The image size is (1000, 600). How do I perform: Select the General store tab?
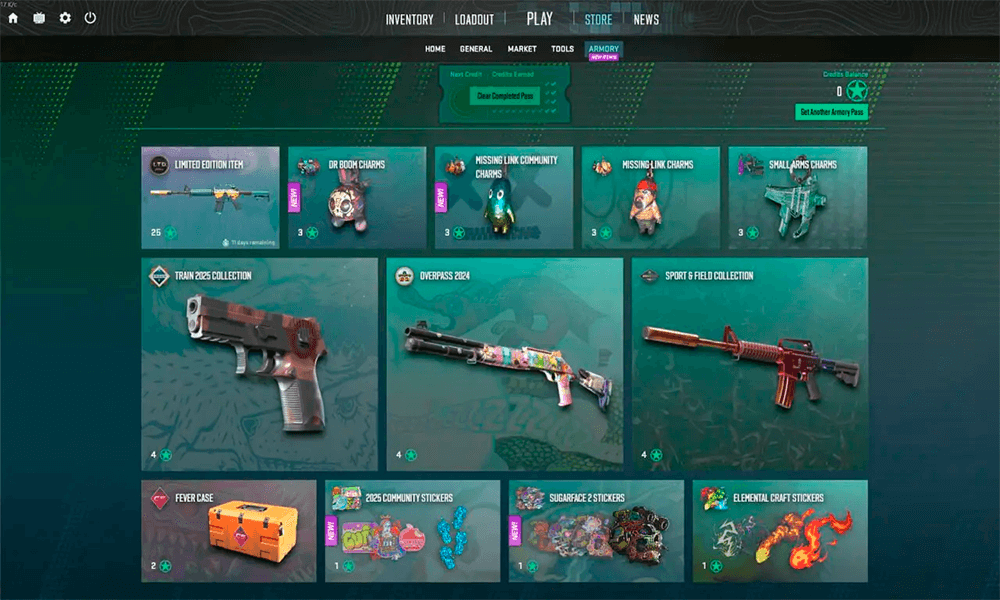coord(476,49)
